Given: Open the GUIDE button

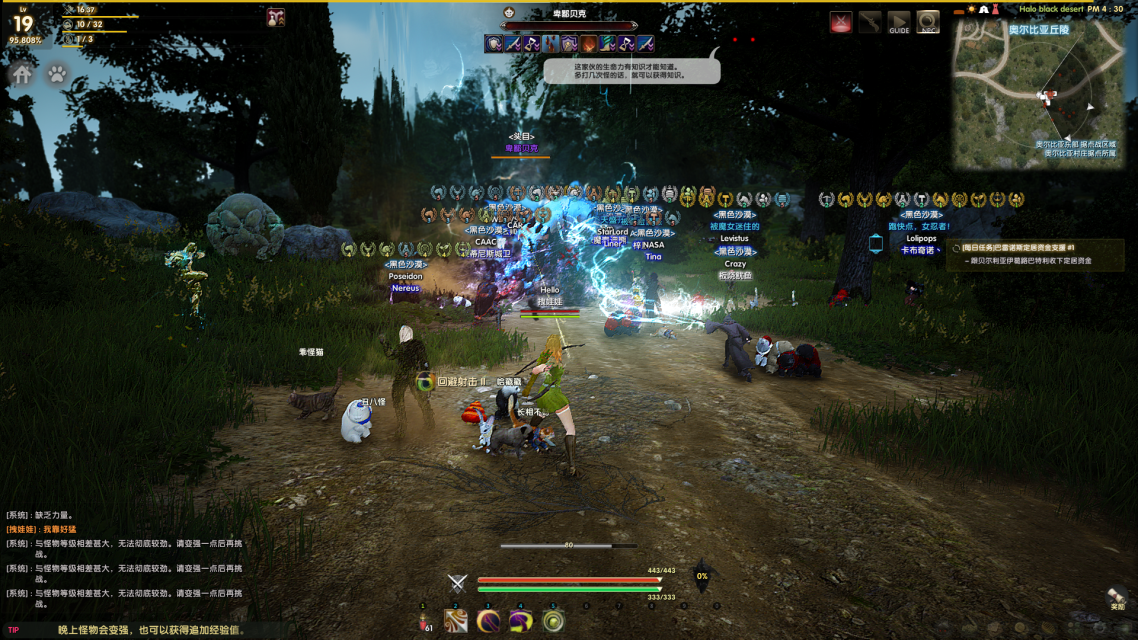Looking at the screenshot, I should pyautogui.click(x=899, y=23).
